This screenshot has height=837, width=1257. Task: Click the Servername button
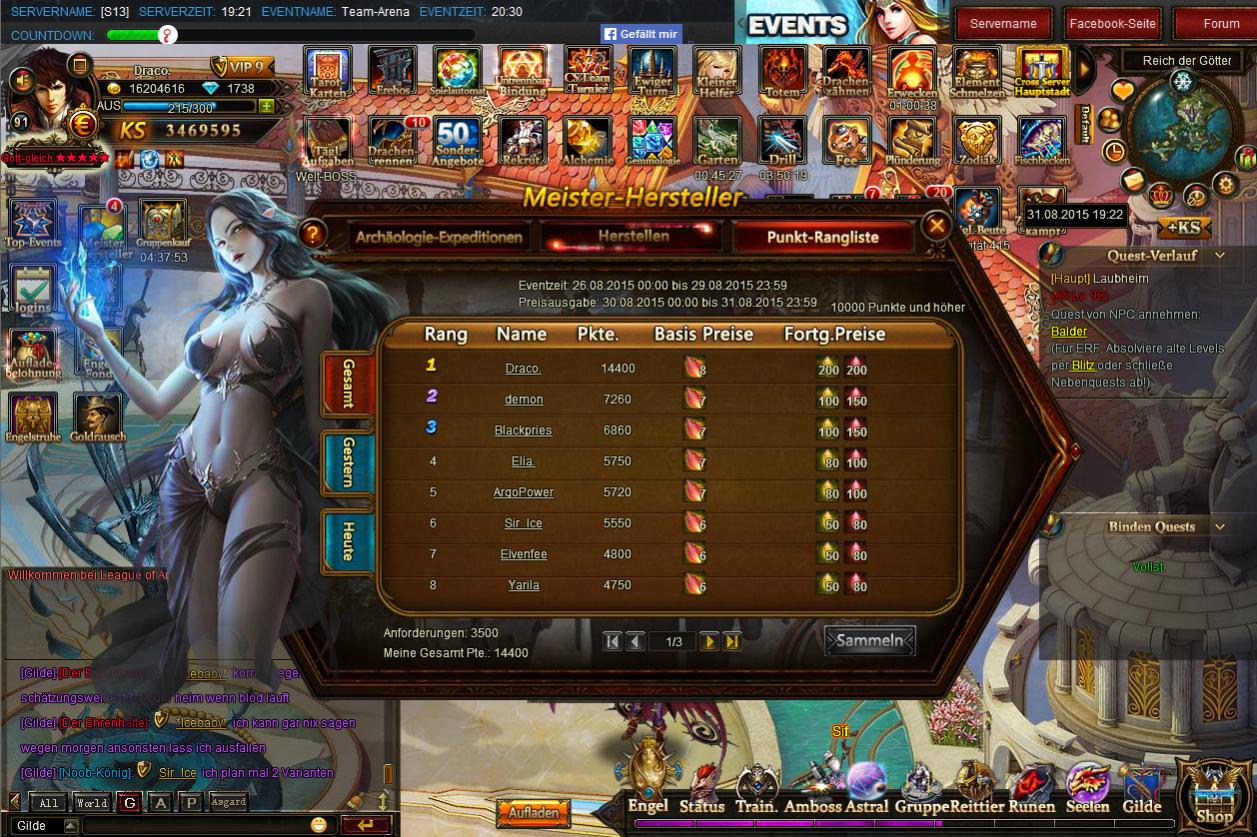1002,24
